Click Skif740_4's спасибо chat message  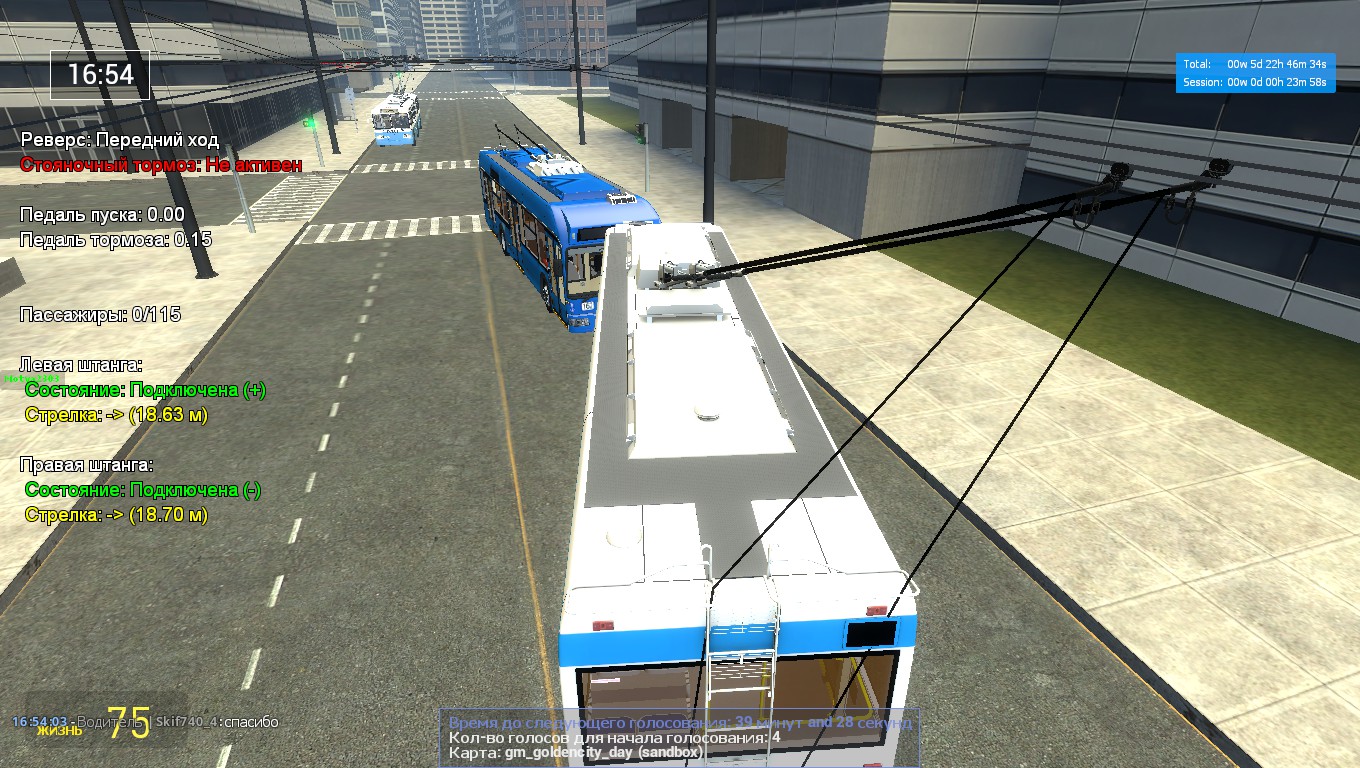click(x=218, y=719)
